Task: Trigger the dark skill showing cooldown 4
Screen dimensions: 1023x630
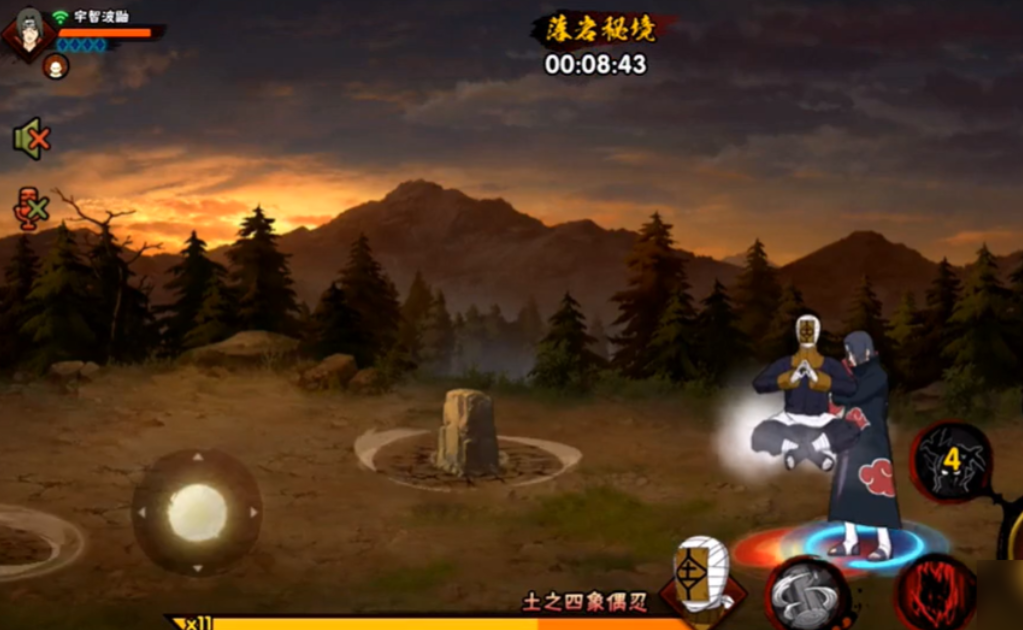Action: [x=951, y=461]
